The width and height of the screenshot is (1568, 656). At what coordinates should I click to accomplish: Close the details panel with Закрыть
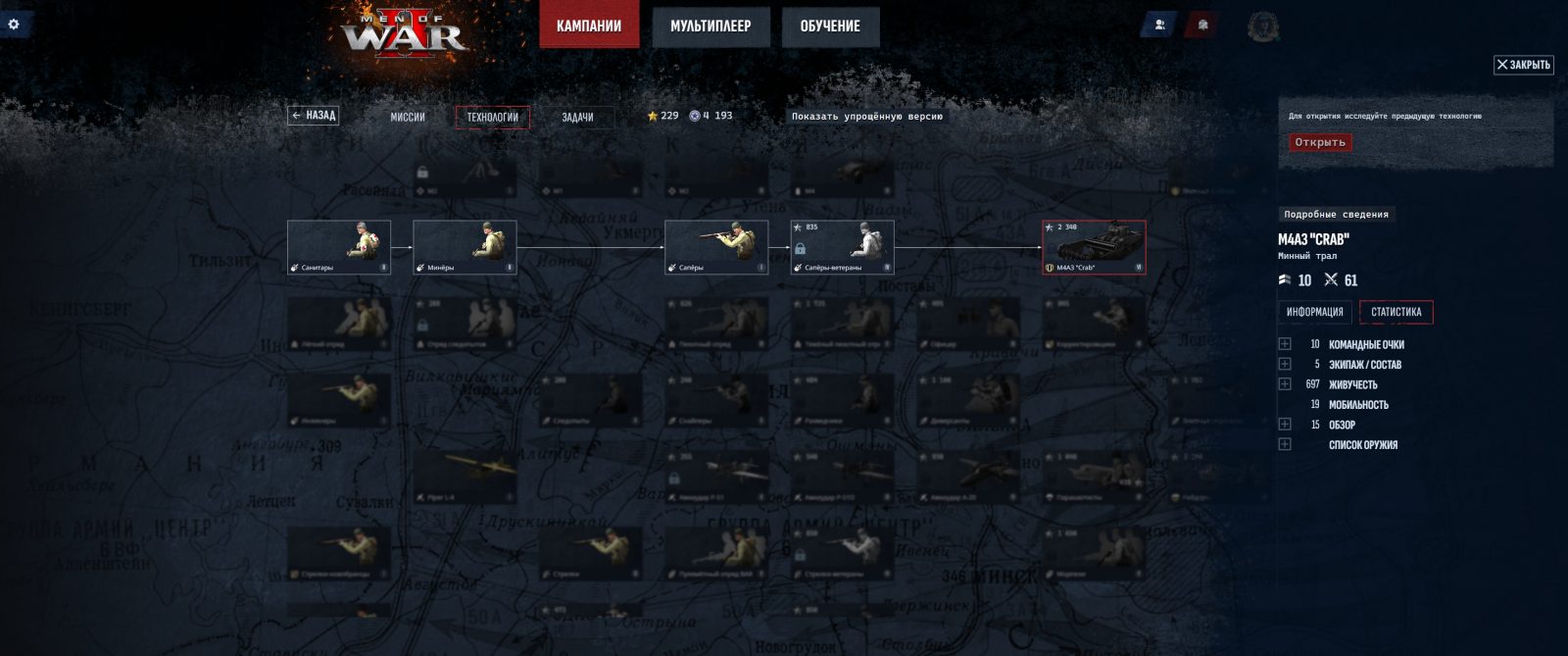[1523, 65]
